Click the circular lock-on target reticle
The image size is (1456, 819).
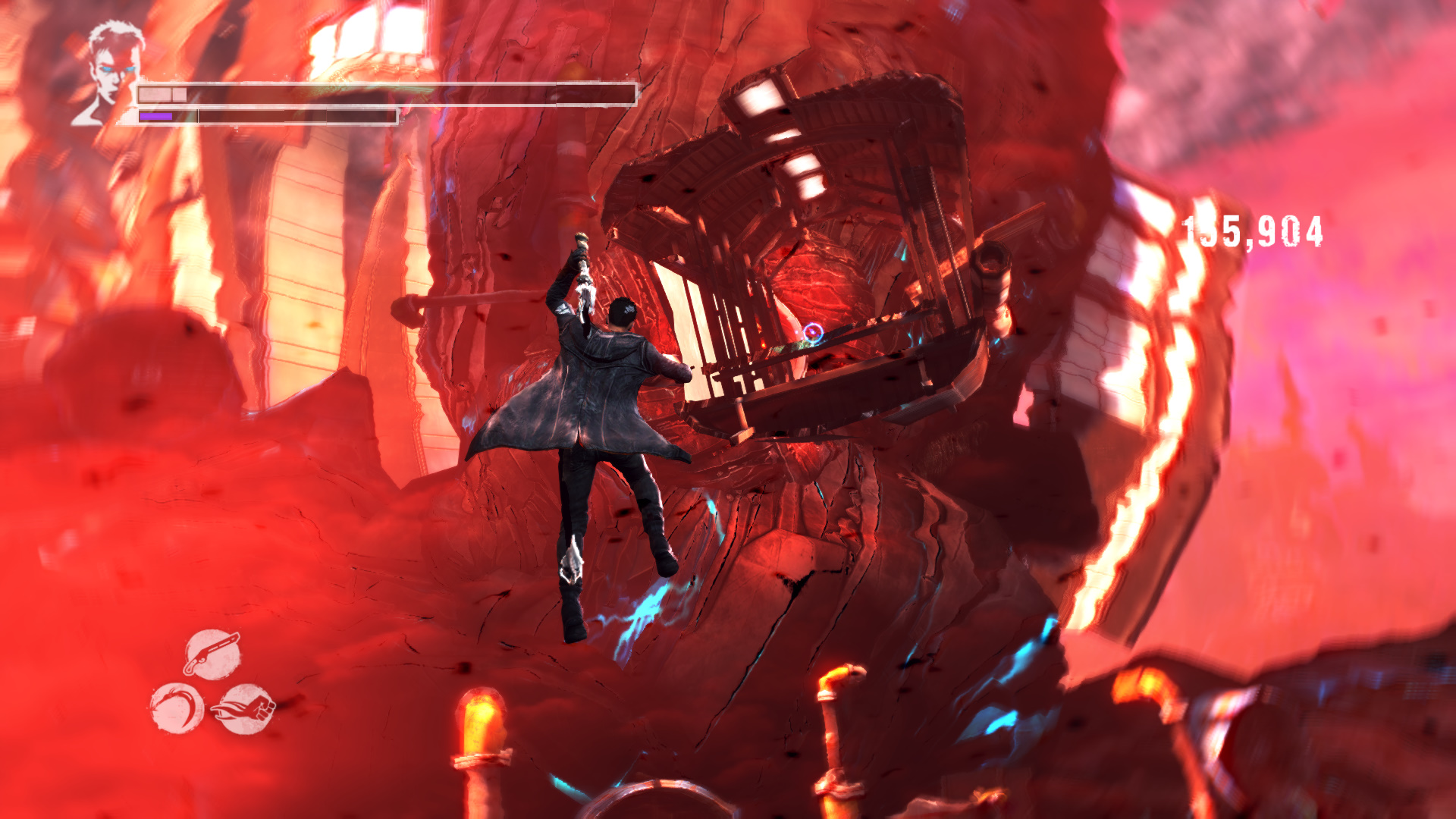(x=812, y=332)
